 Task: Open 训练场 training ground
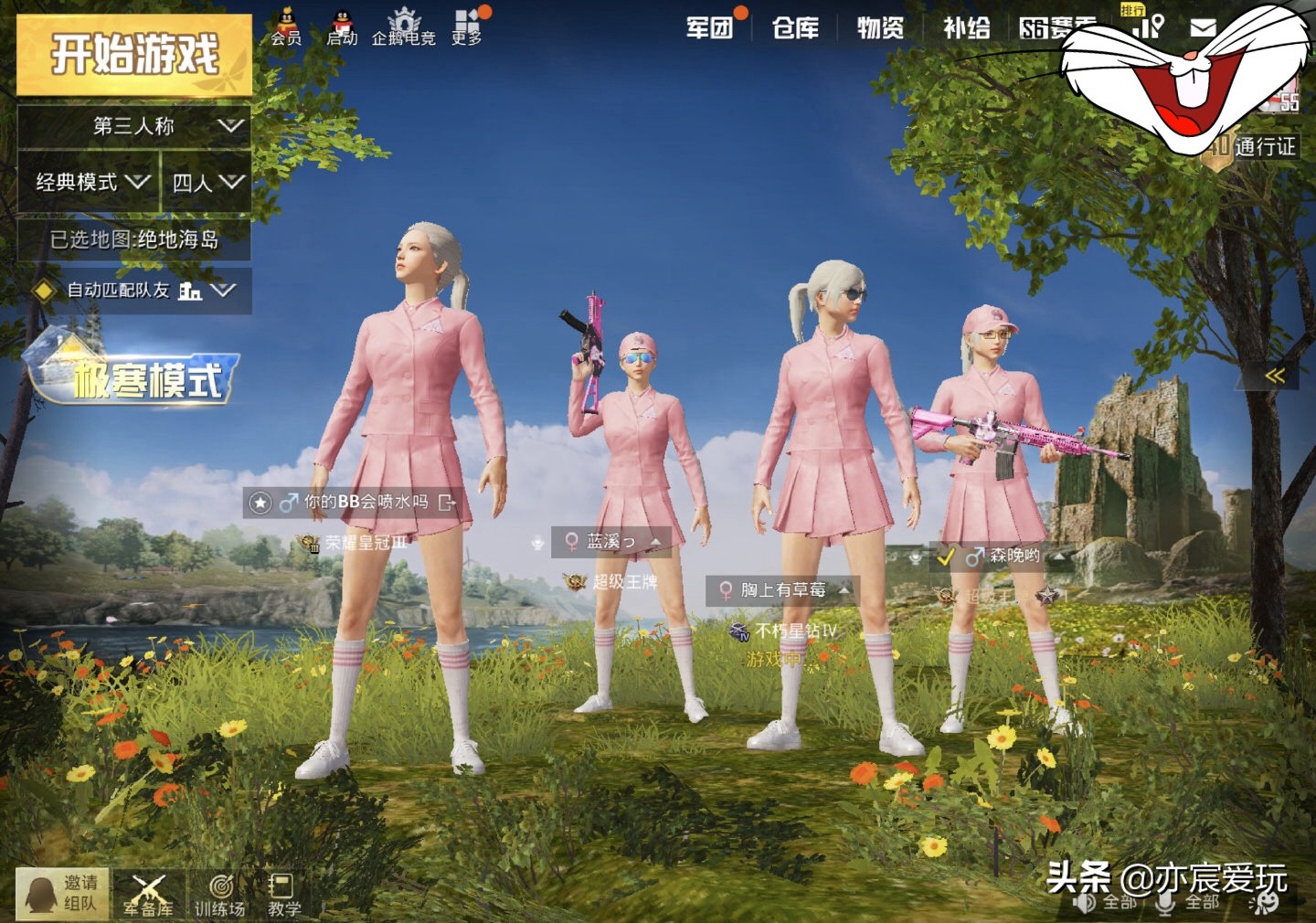click(219, 895)
